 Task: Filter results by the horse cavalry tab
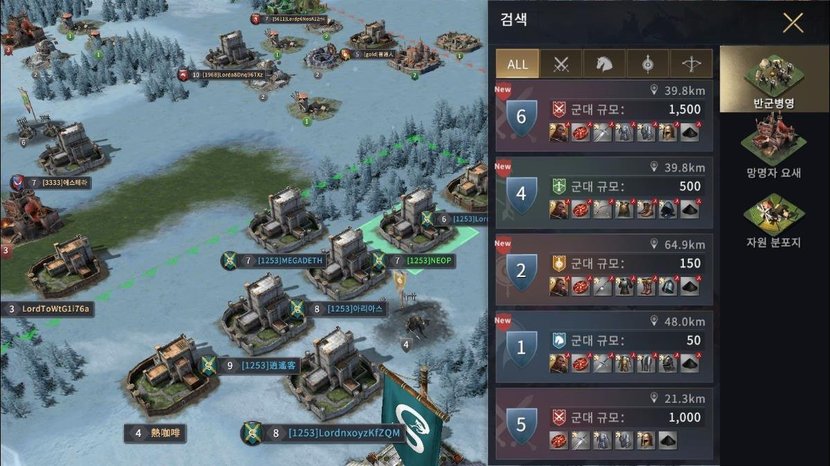[605, 64]
